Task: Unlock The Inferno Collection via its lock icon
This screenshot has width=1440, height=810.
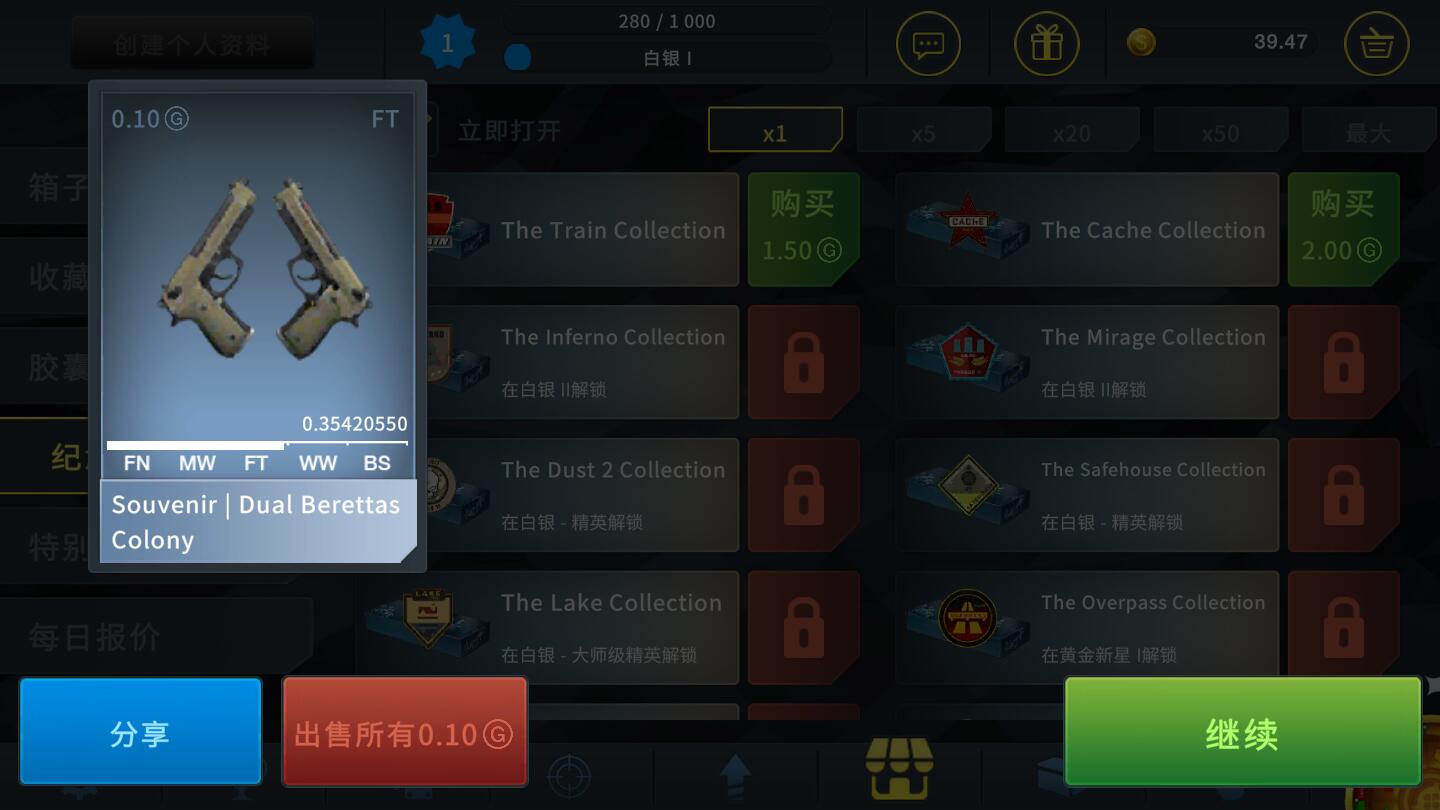Action: pyautogui.click(x=803, y=362)
